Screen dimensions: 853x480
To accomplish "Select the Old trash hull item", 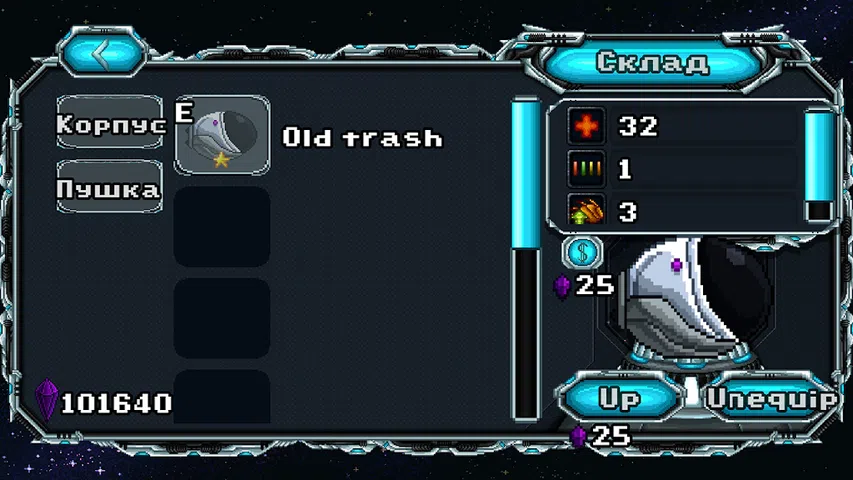I will coord(222,136).
